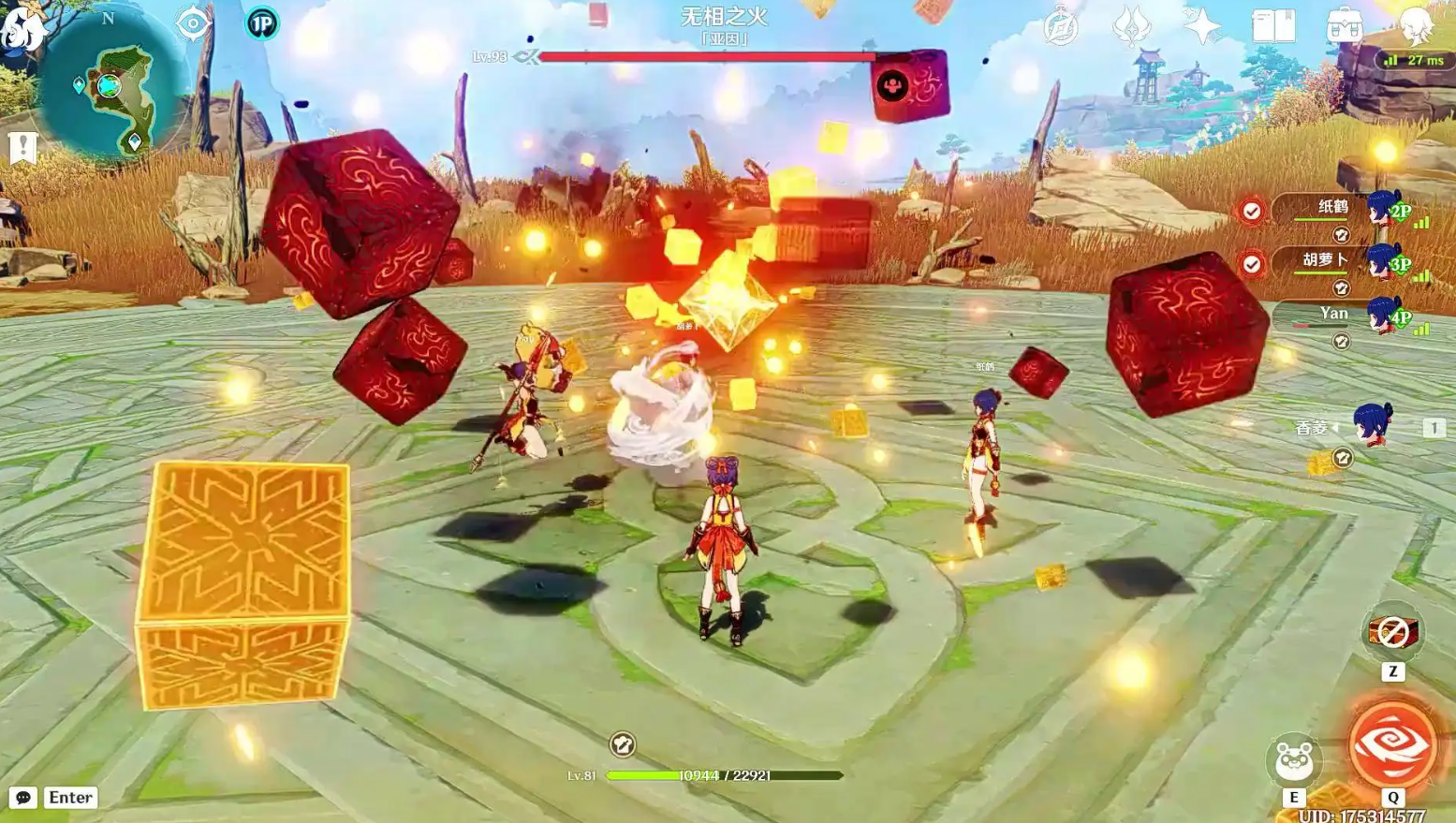Screen dimensions: 1456x823
Task: Open the compass events icon
Action: [x=1060, y=28]
